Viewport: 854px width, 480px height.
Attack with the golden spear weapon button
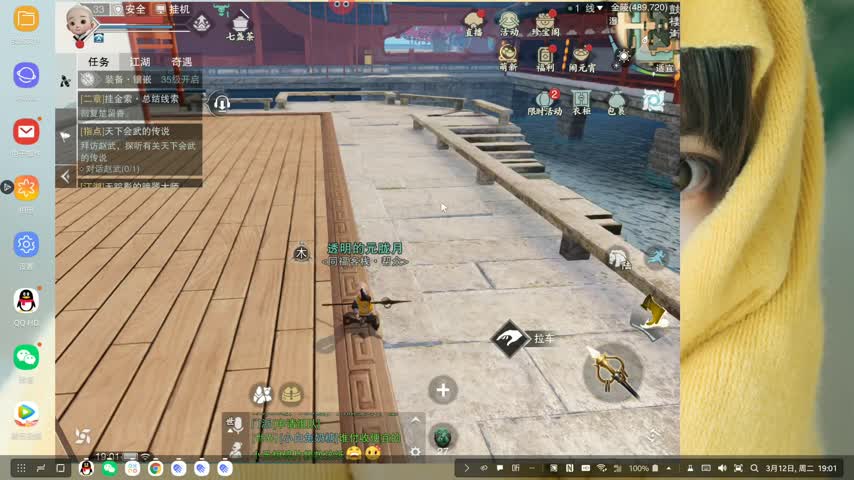point(611,371)
